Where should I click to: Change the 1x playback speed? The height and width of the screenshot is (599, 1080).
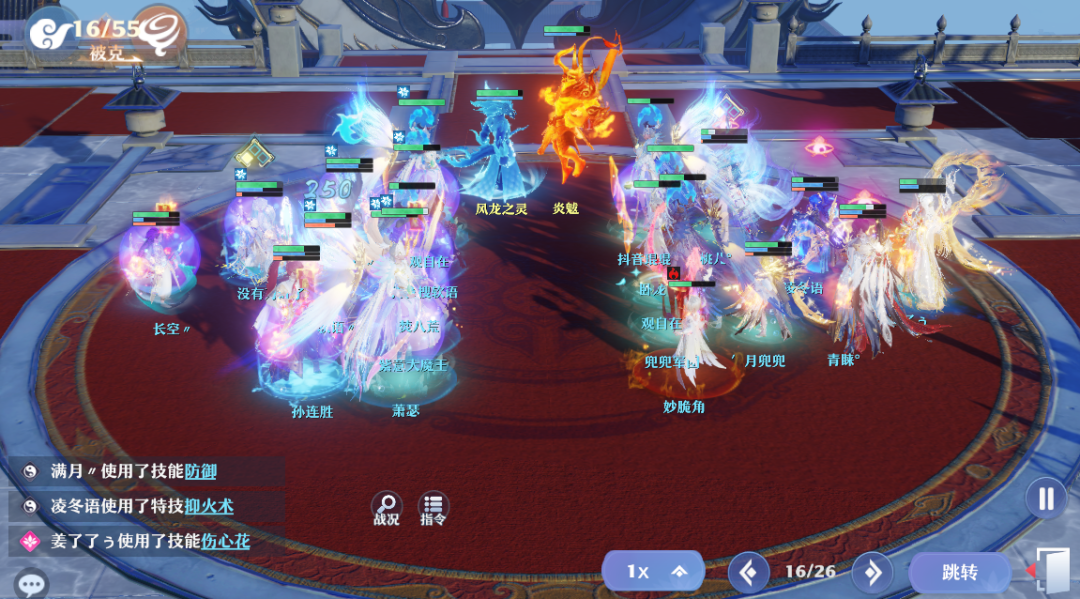point(652,572)
